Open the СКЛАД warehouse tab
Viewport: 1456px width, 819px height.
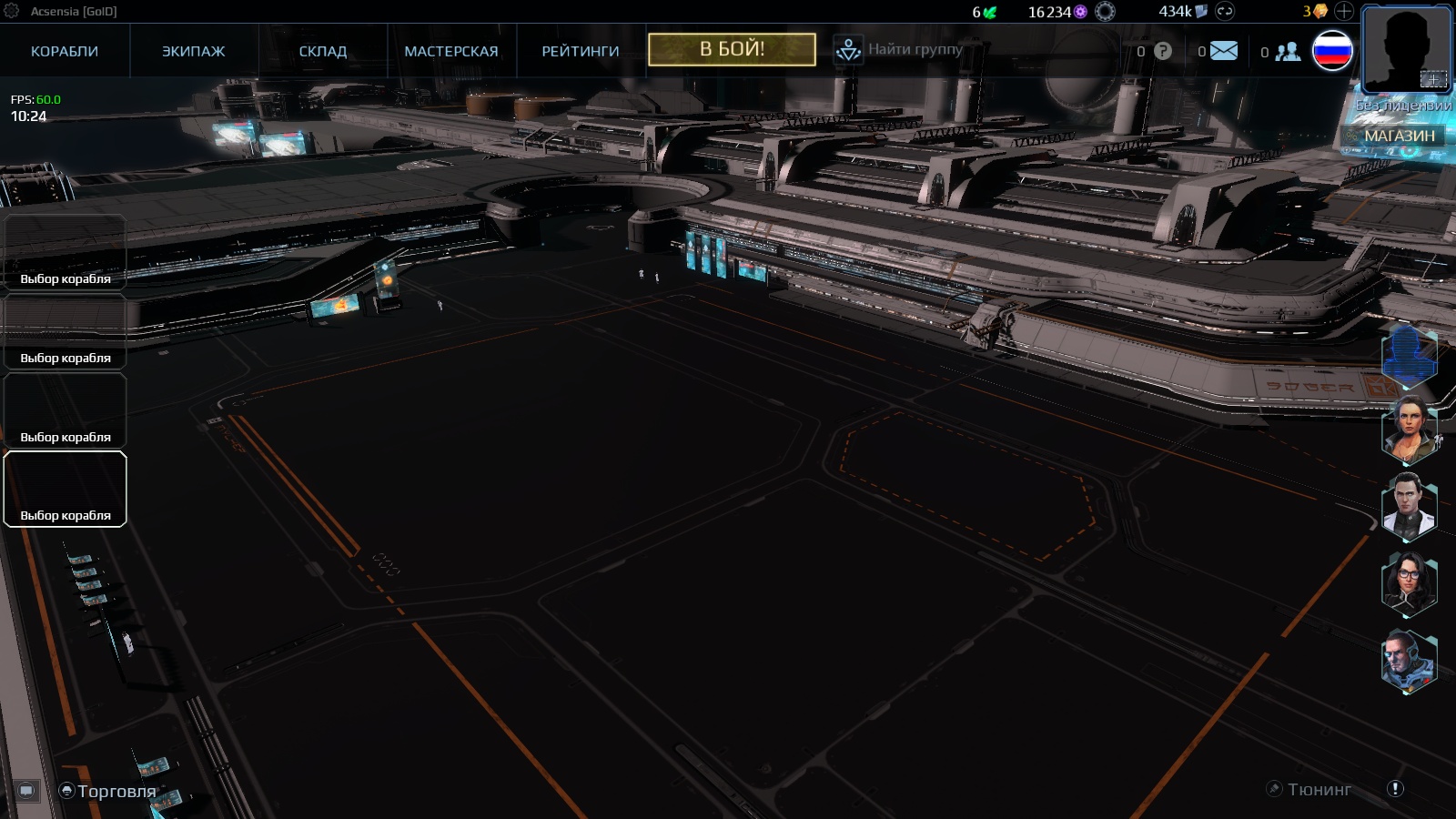point(323,51)
